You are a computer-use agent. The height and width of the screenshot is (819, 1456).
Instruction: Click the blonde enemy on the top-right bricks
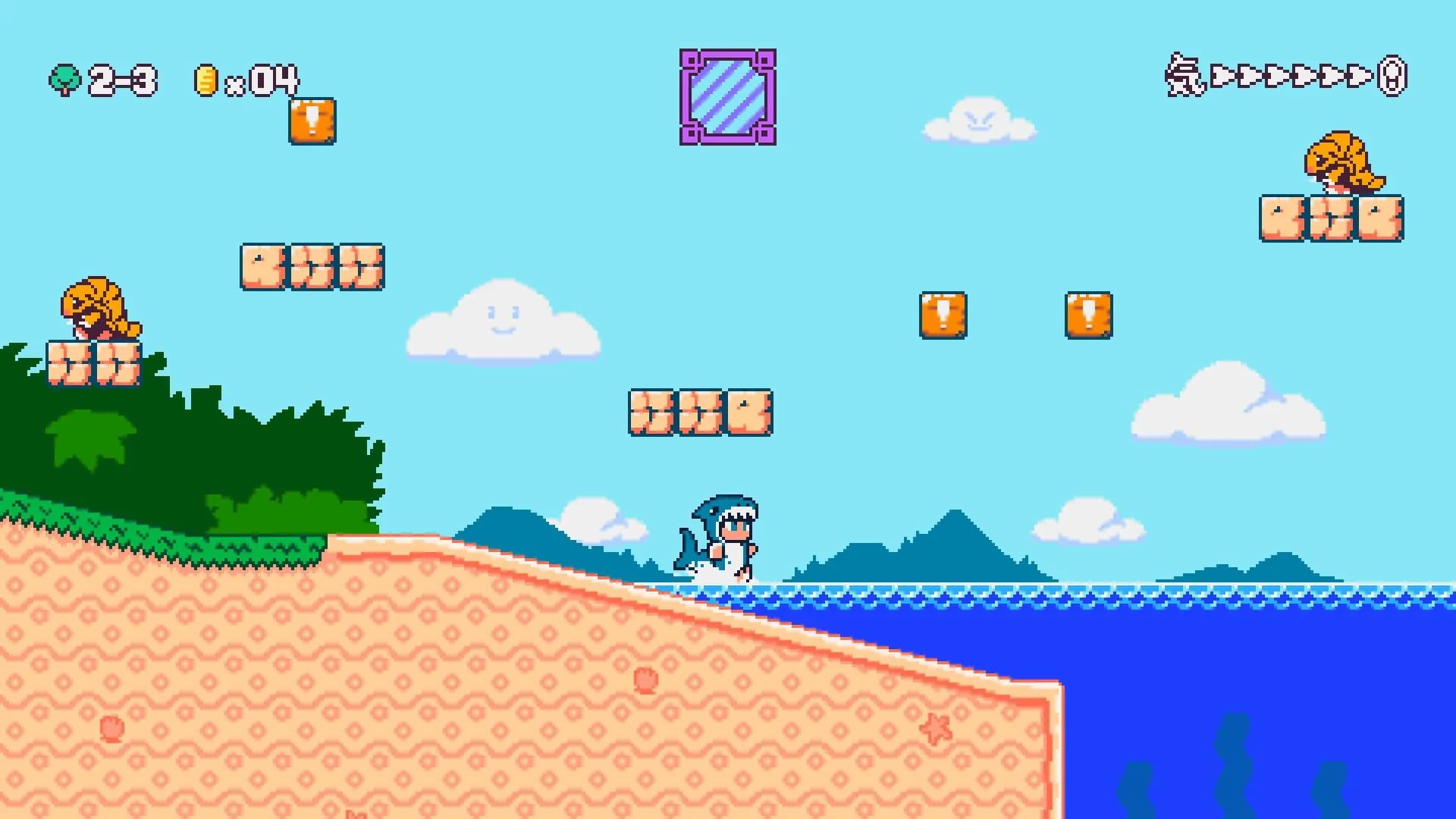point(1342,161)
